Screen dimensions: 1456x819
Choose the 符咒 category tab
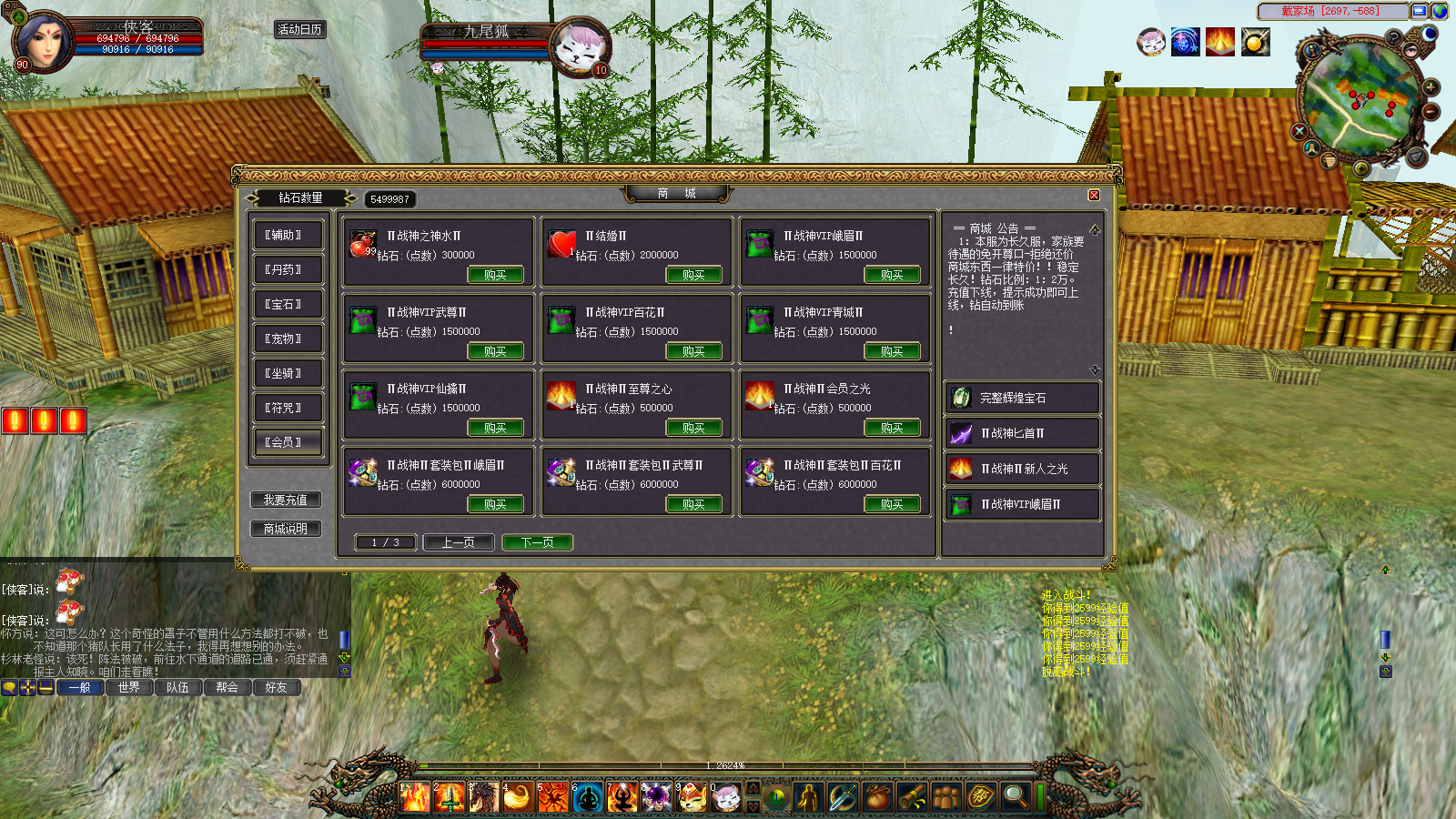pos(288,408)
